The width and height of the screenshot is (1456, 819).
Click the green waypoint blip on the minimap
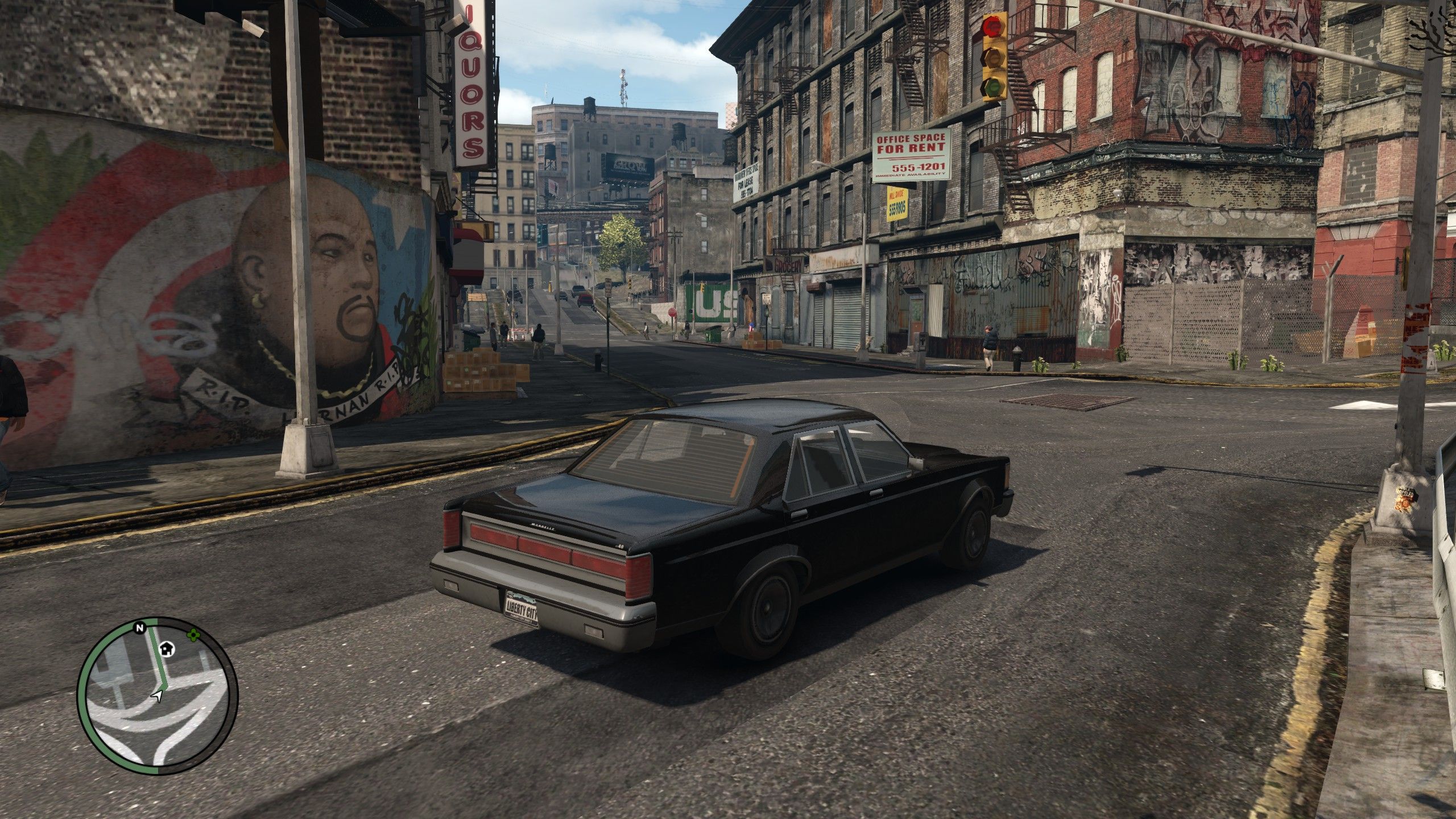tap(193, 634)
